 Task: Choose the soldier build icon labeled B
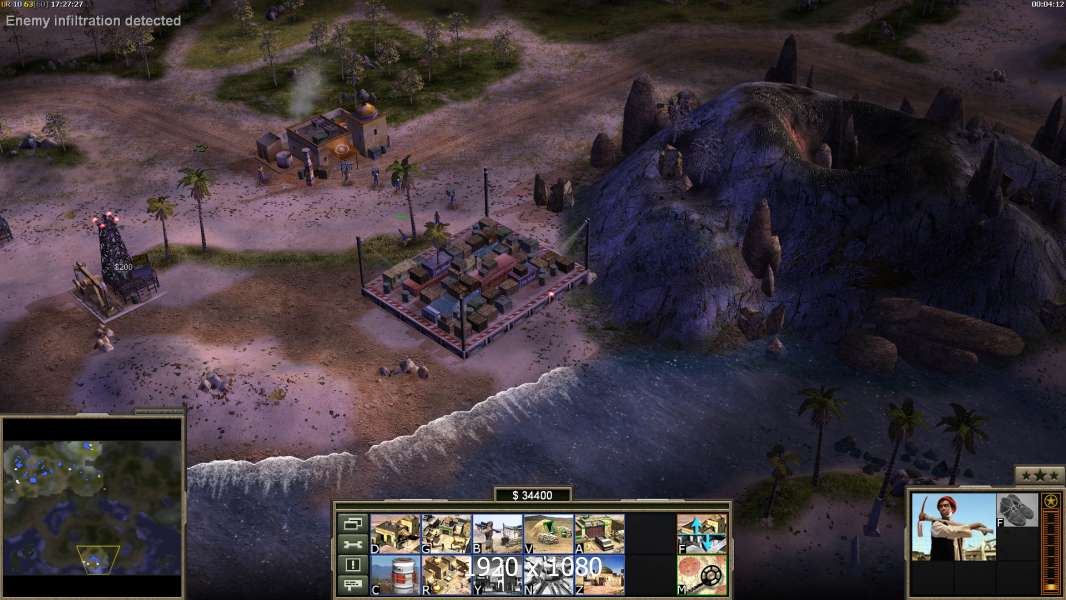coord(497,534)
